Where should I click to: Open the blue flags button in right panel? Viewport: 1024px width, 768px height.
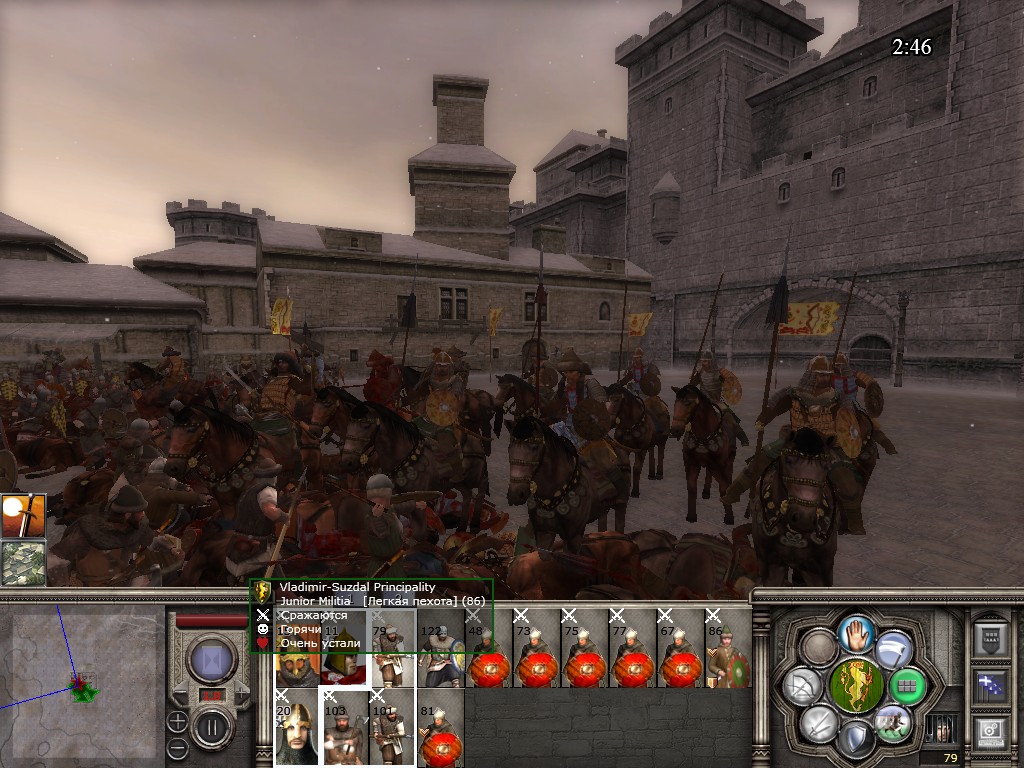point(991,684)
